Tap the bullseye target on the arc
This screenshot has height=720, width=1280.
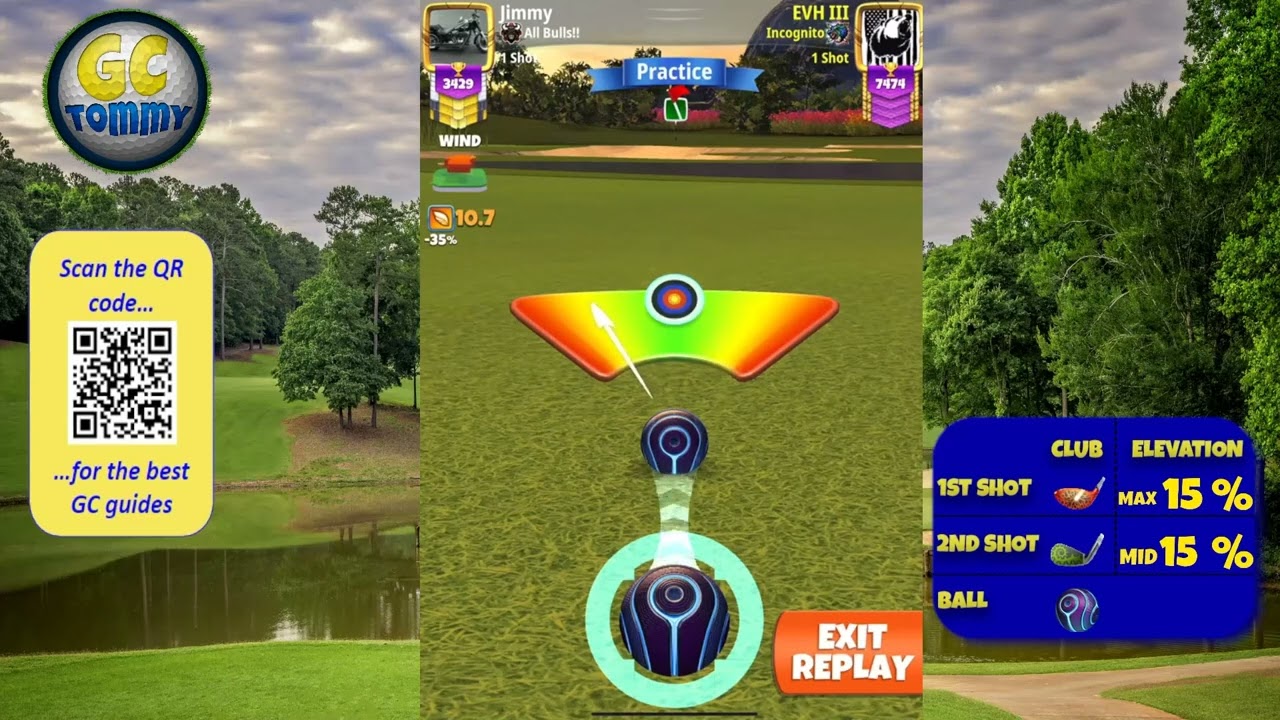674,298
